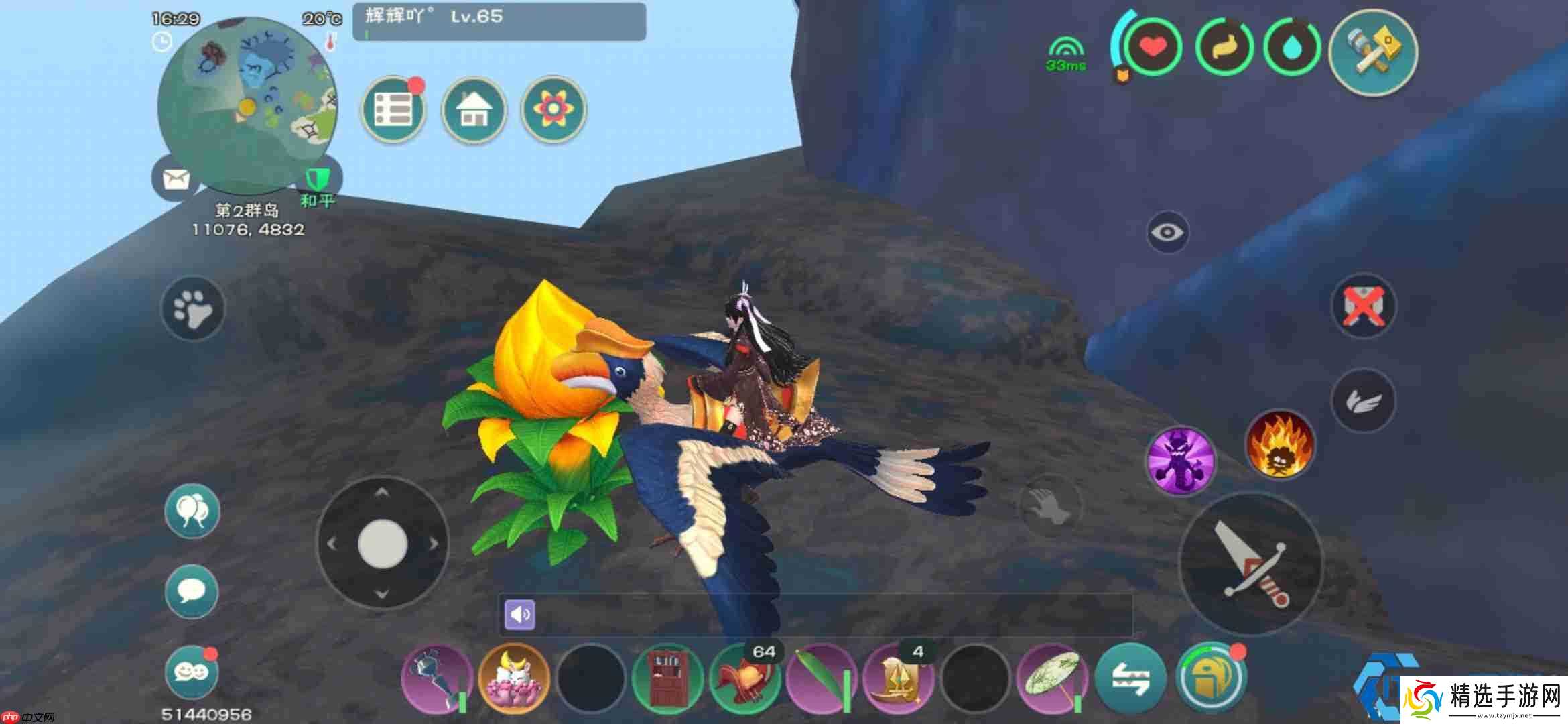Toggle the green shield peace mode
The height and width of the screenshot is (724, 1568).
click(x=318, y=180)
